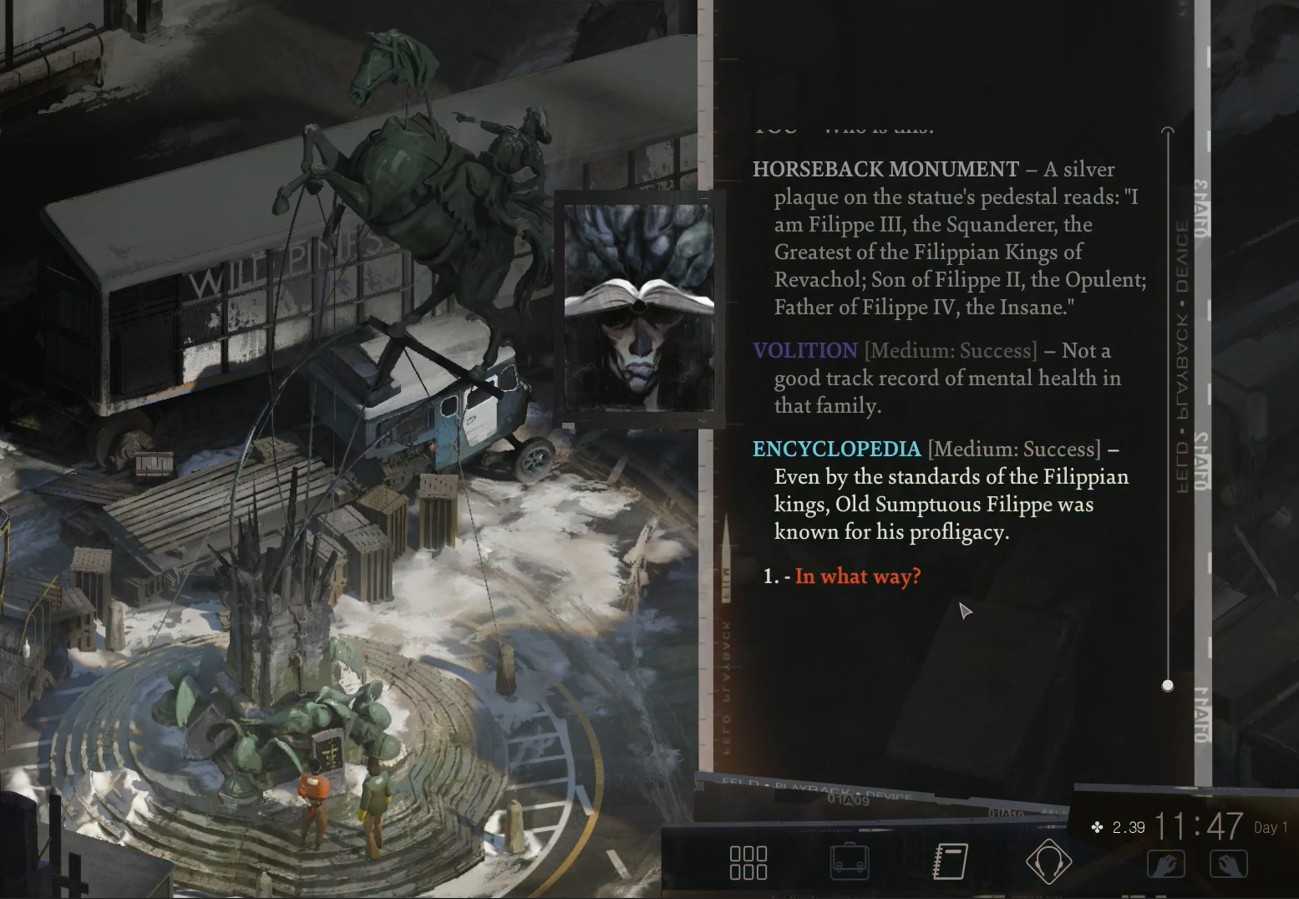The width and height of the screenshot is (1299, 899).
Task: Open the Thought Cabinet head icon
Action: (x=1048, y=862)
